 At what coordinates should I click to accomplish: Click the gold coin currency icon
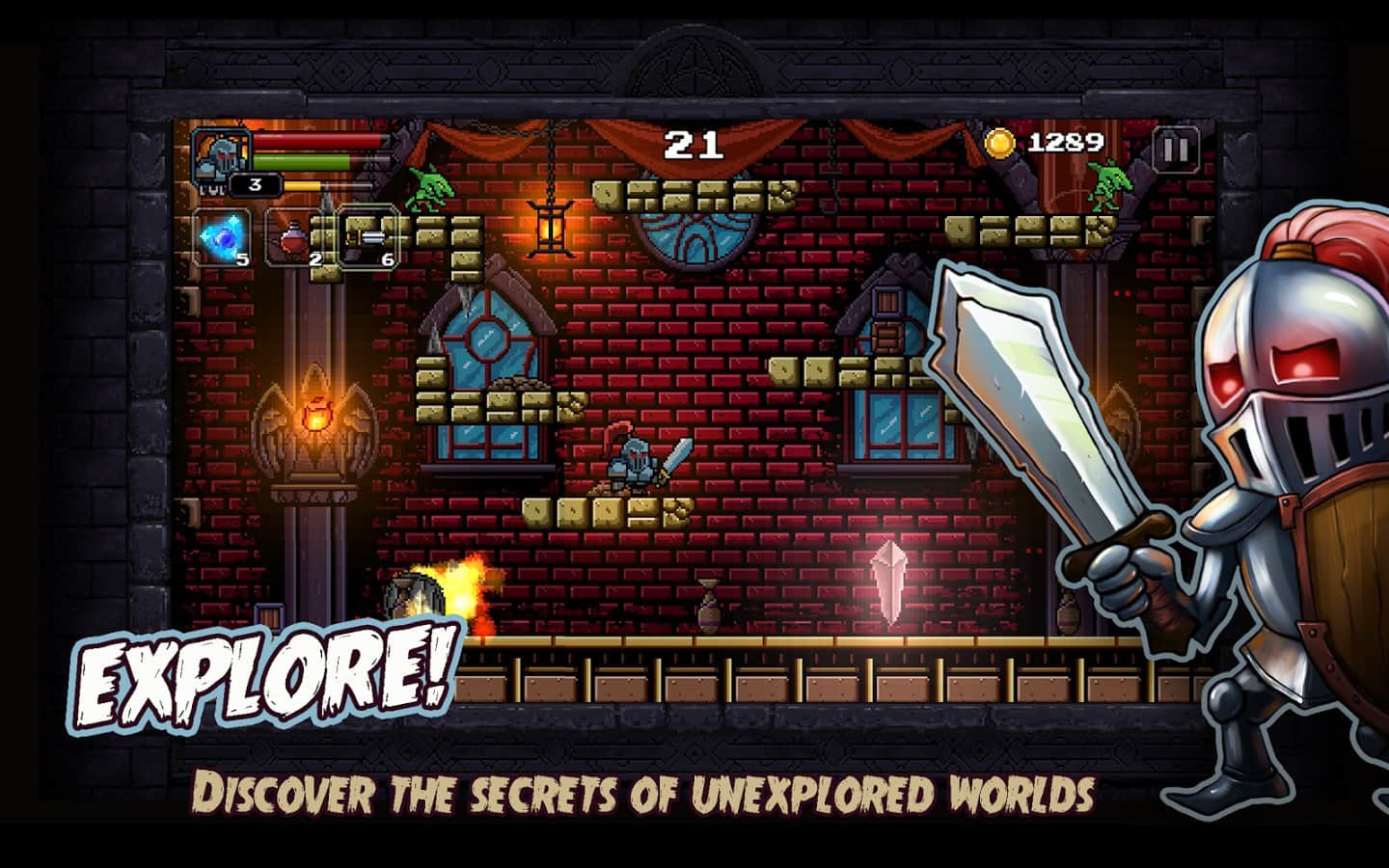tap(1001, 142)
